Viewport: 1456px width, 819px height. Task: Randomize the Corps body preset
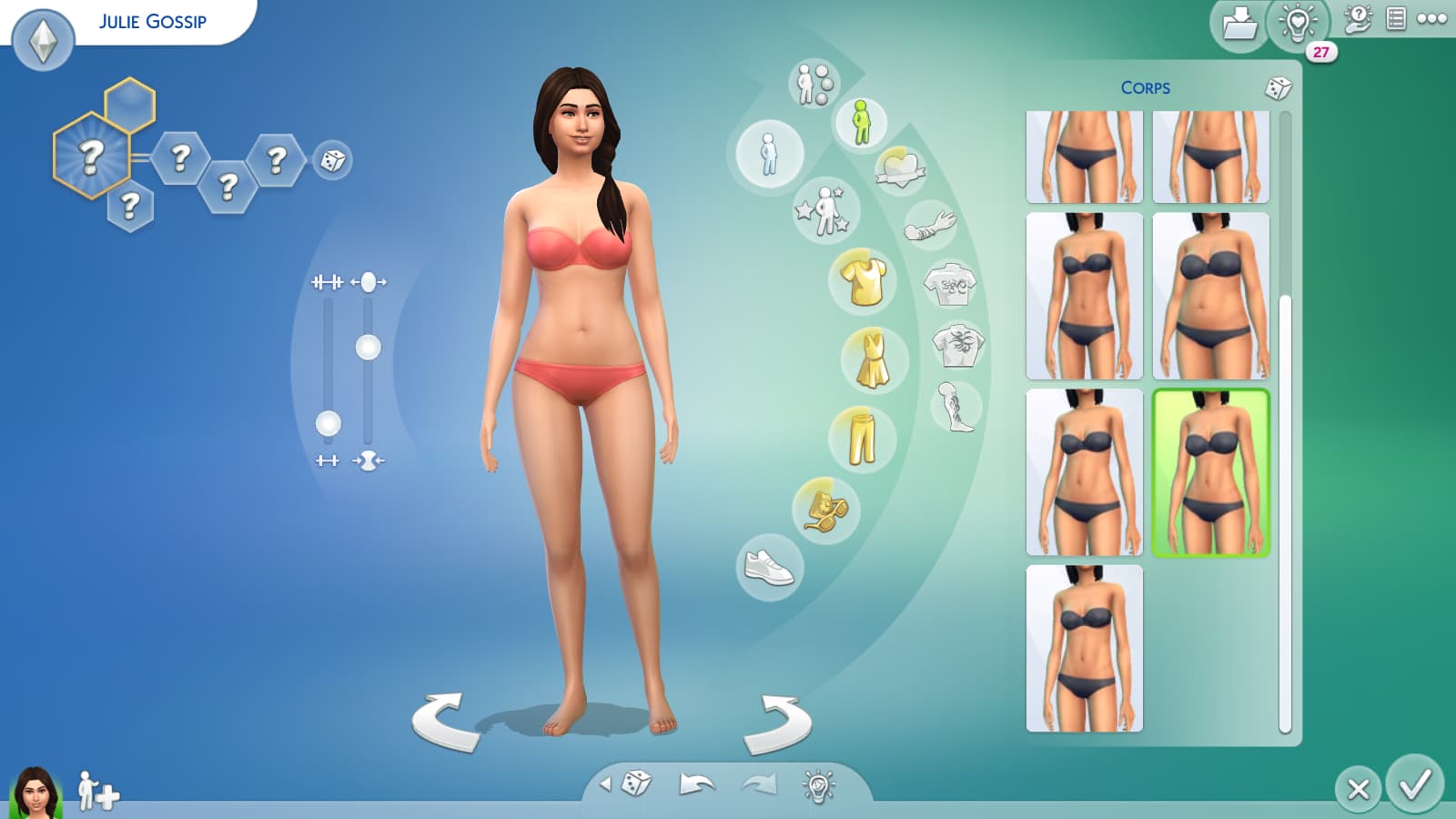click(1278, 88)
